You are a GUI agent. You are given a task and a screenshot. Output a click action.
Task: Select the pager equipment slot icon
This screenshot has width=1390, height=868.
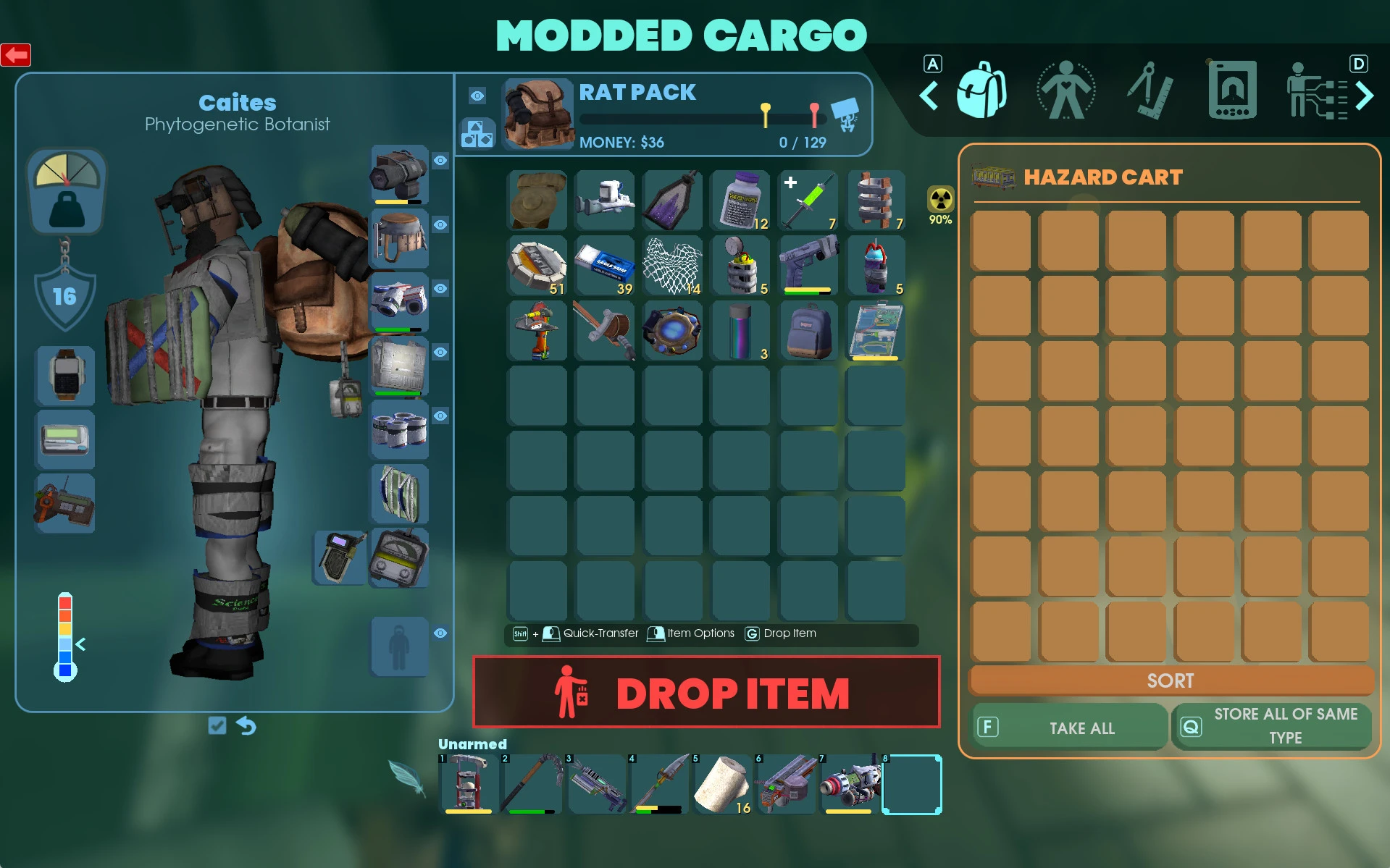coord(65,439)
